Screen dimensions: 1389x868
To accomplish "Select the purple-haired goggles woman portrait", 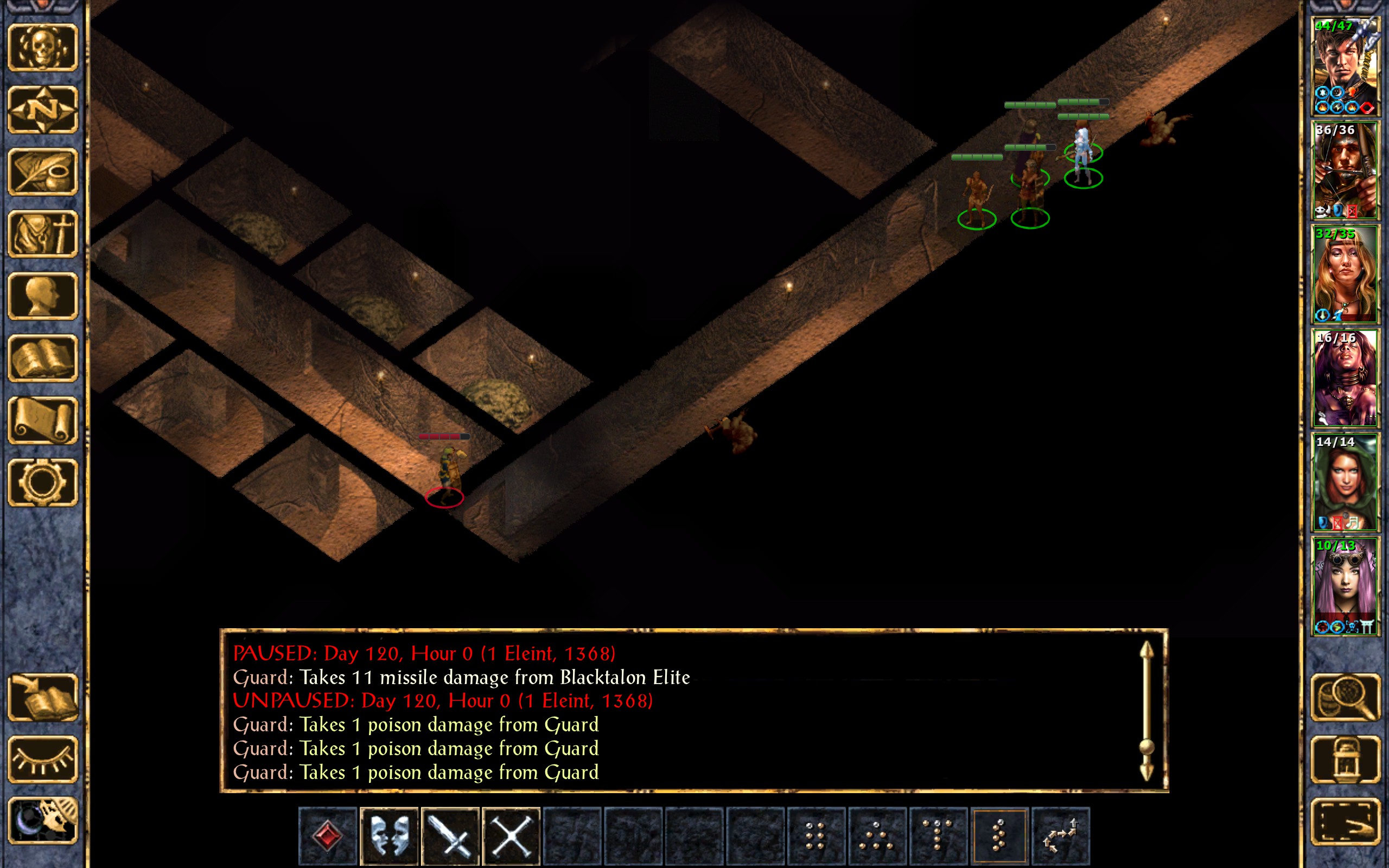I will [x=1345, y=585].
